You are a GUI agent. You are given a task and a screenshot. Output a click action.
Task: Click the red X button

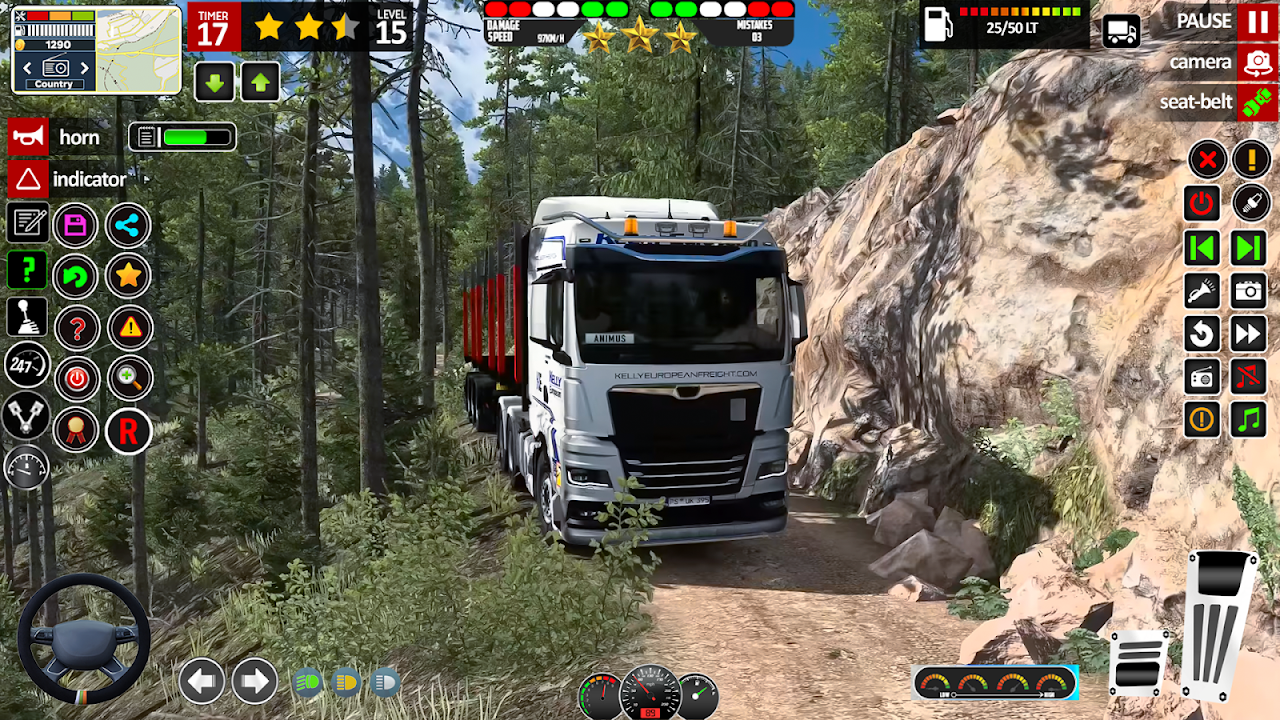(1207, 159)
